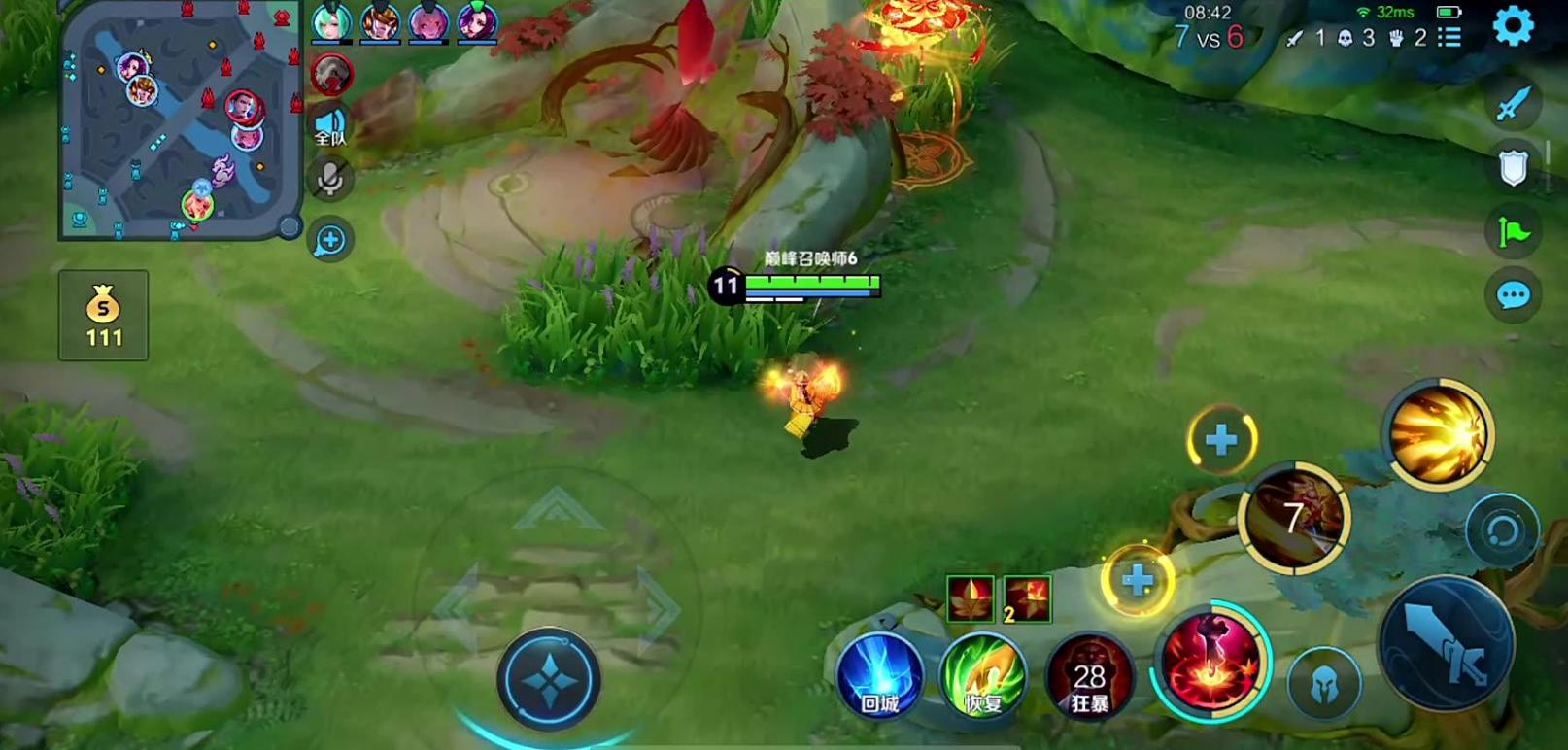
Task: Toggle the 全队 team speaker
Action: click(330, 126)
